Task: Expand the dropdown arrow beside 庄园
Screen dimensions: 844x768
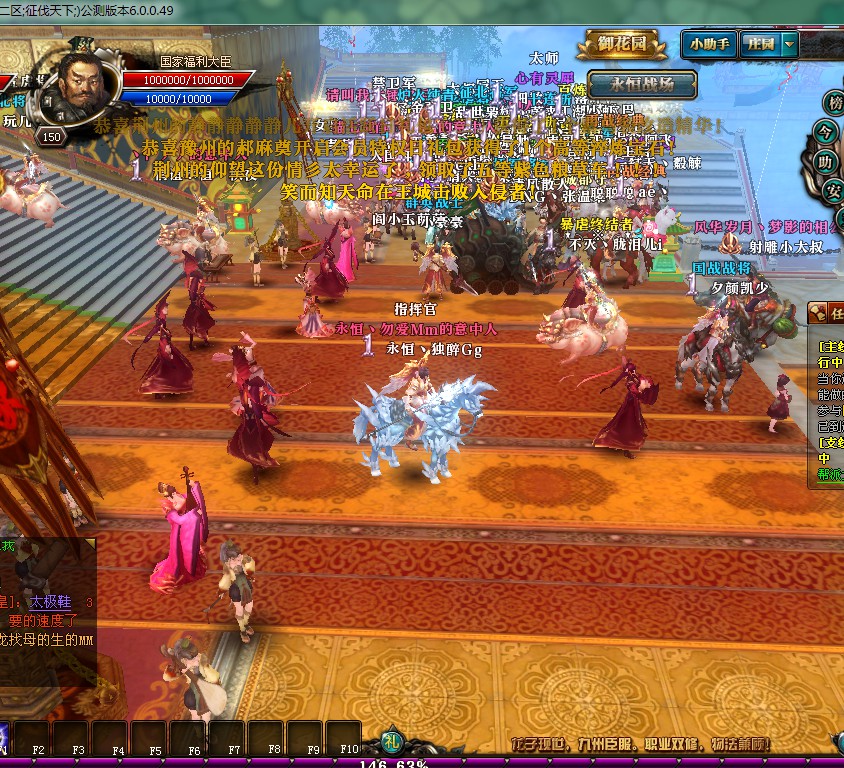Action: pyautogui.click(x=790, y=44)
